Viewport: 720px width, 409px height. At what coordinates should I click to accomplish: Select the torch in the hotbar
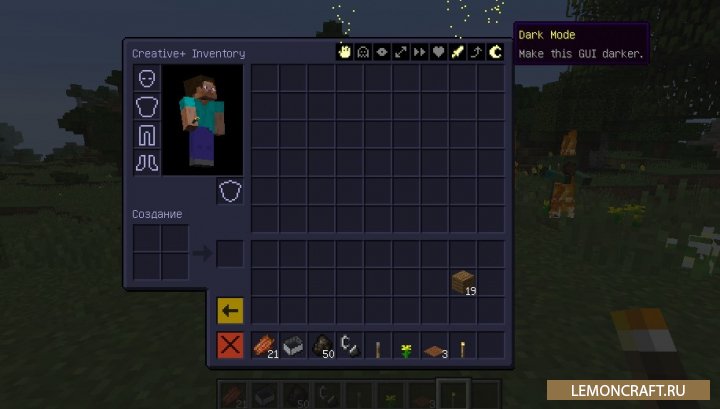point(463,348)
